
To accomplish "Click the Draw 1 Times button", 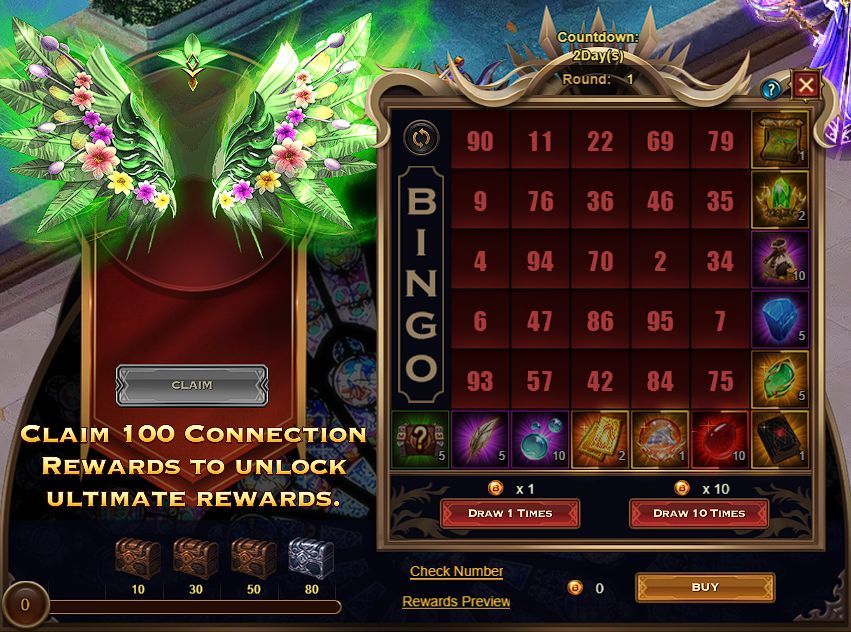I will coord(510,513).
